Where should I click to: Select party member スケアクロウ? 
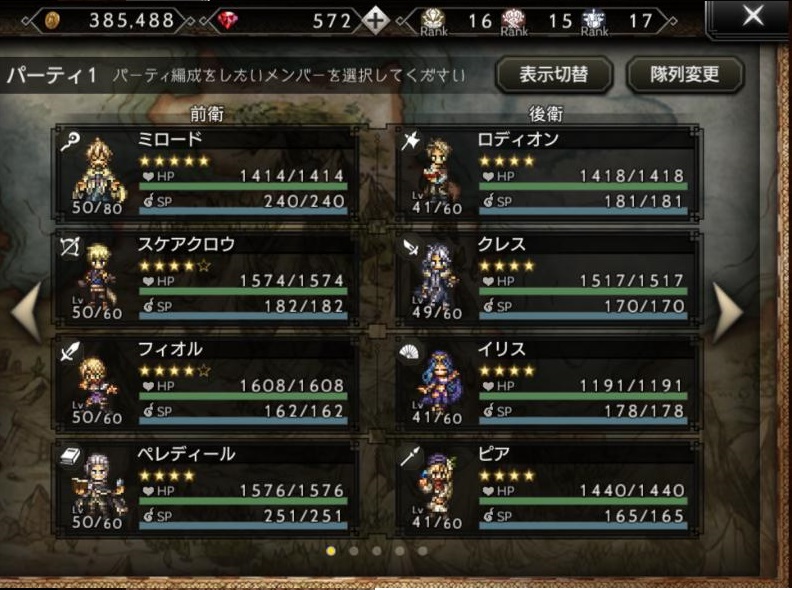[205, 278]
